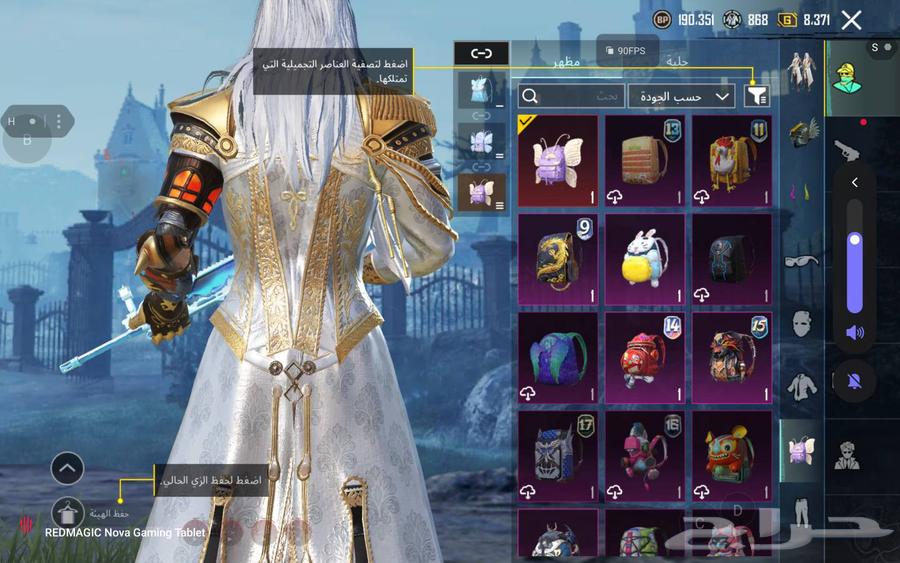Choose the chicken backpack skin
This screenshot has height=563, width=900.
(x=731, y=160)
